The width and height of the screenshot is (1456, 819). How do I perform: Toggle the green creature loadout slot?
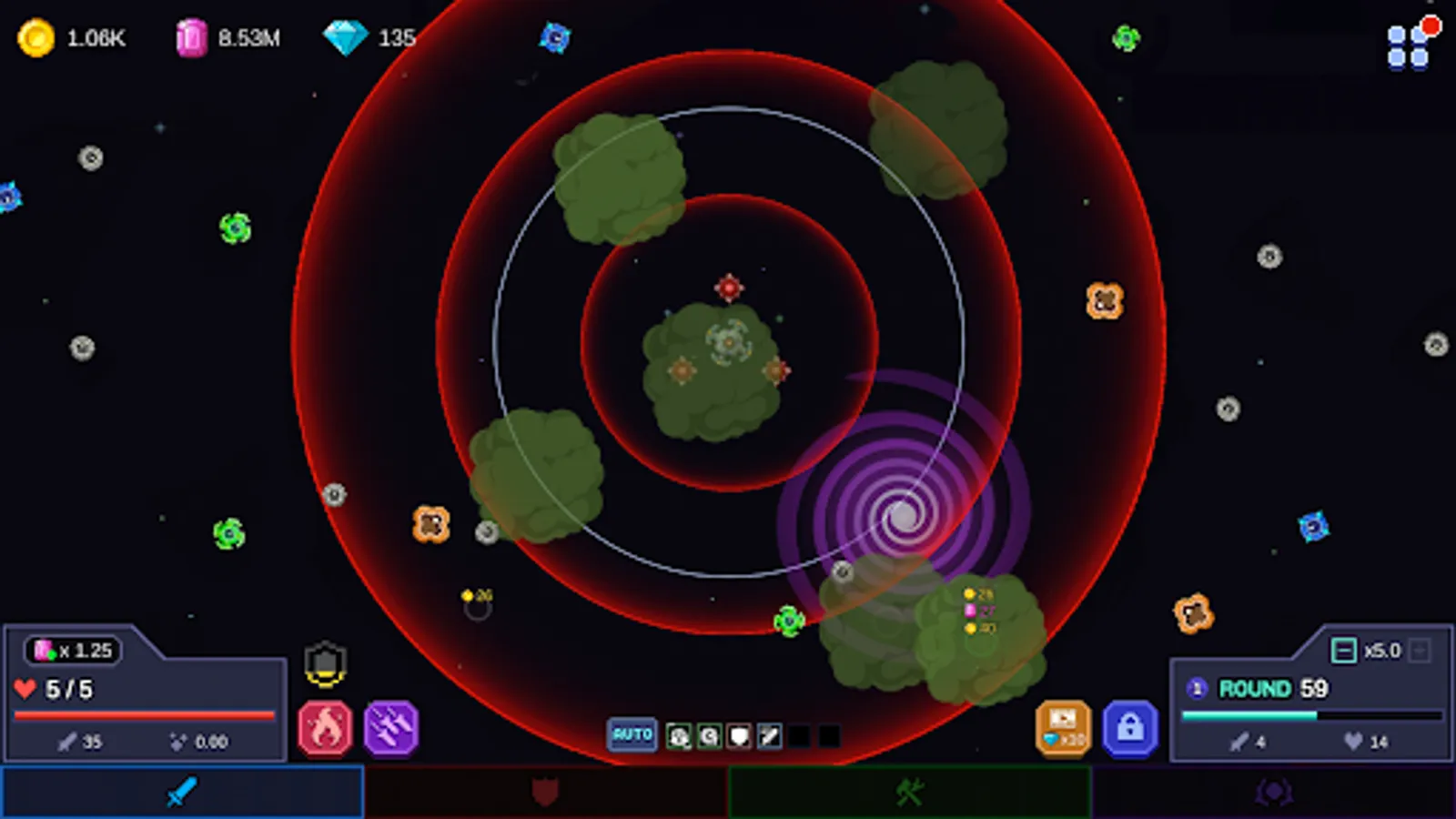(x=678, y=735)
